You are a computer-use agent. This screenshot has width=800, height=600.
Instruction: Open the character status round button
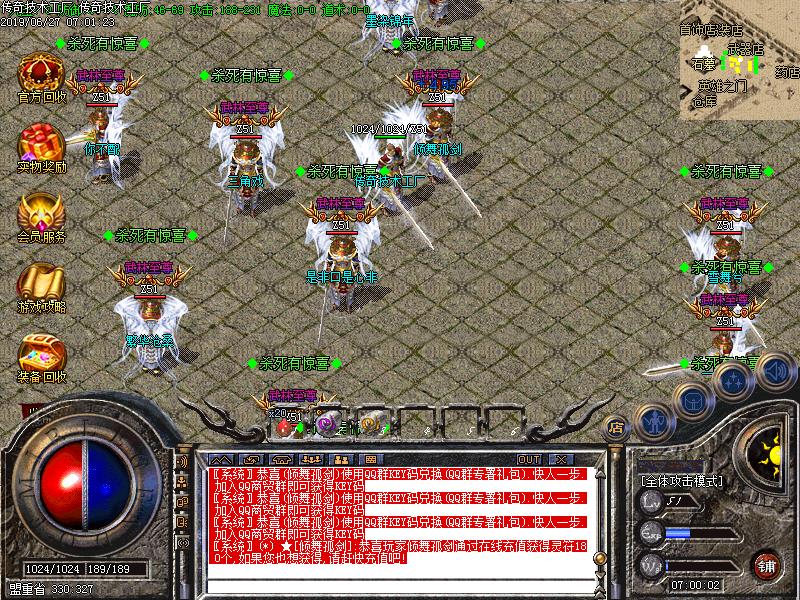(x=655, y=421)
